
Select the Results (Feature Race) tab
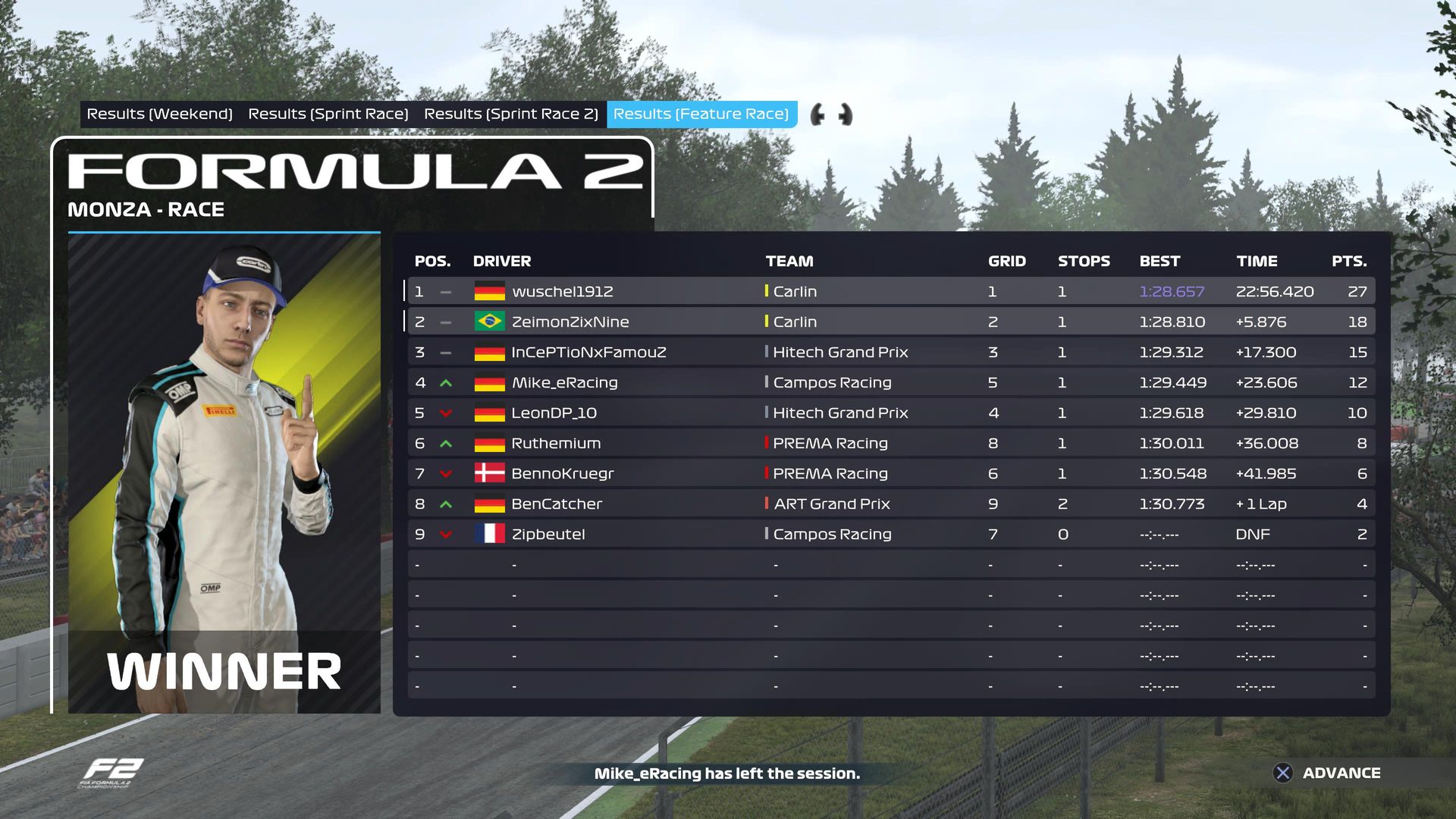click(701, 115)
